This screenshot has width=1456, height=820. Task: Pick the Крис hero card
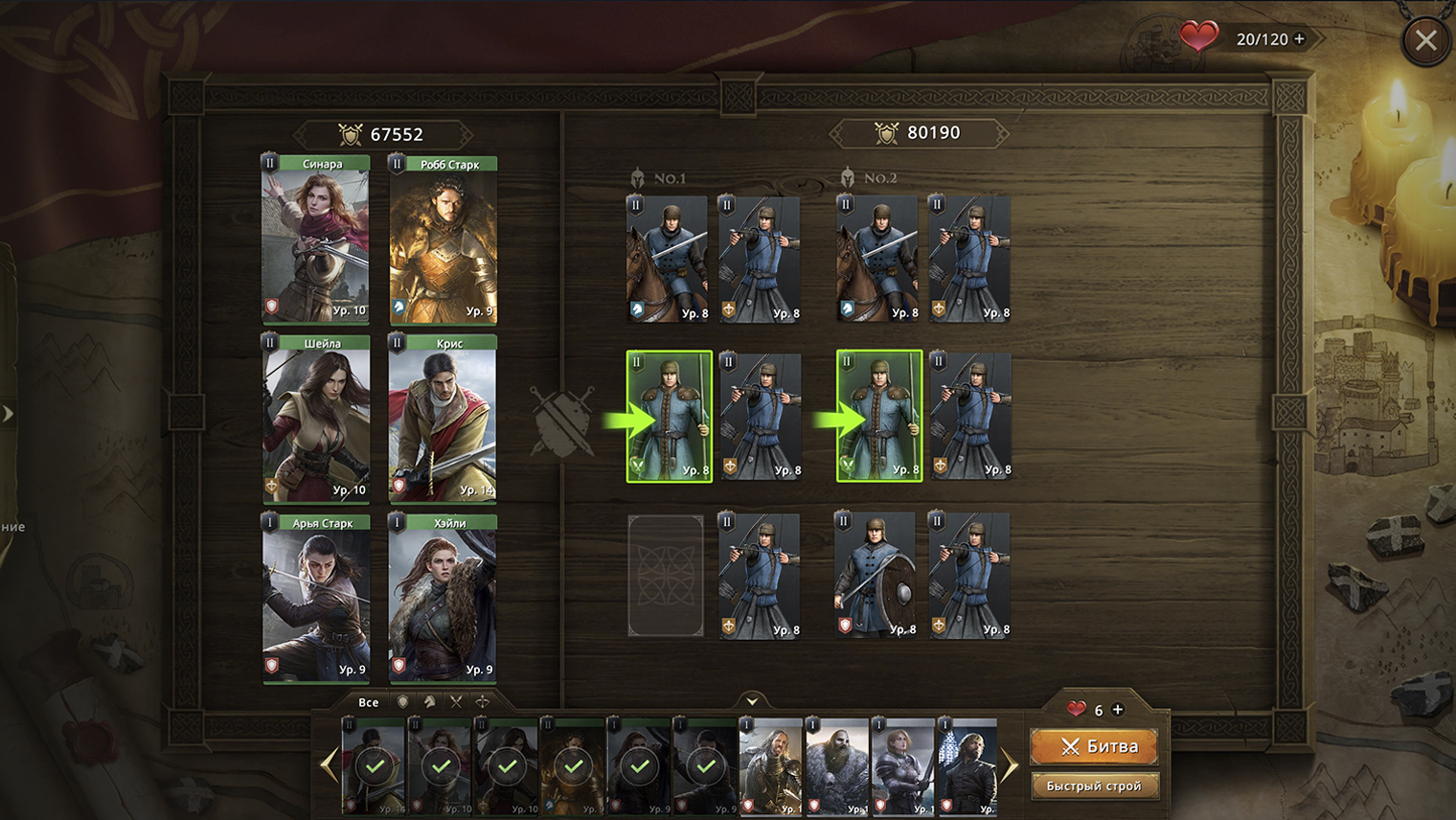(443, 419)
